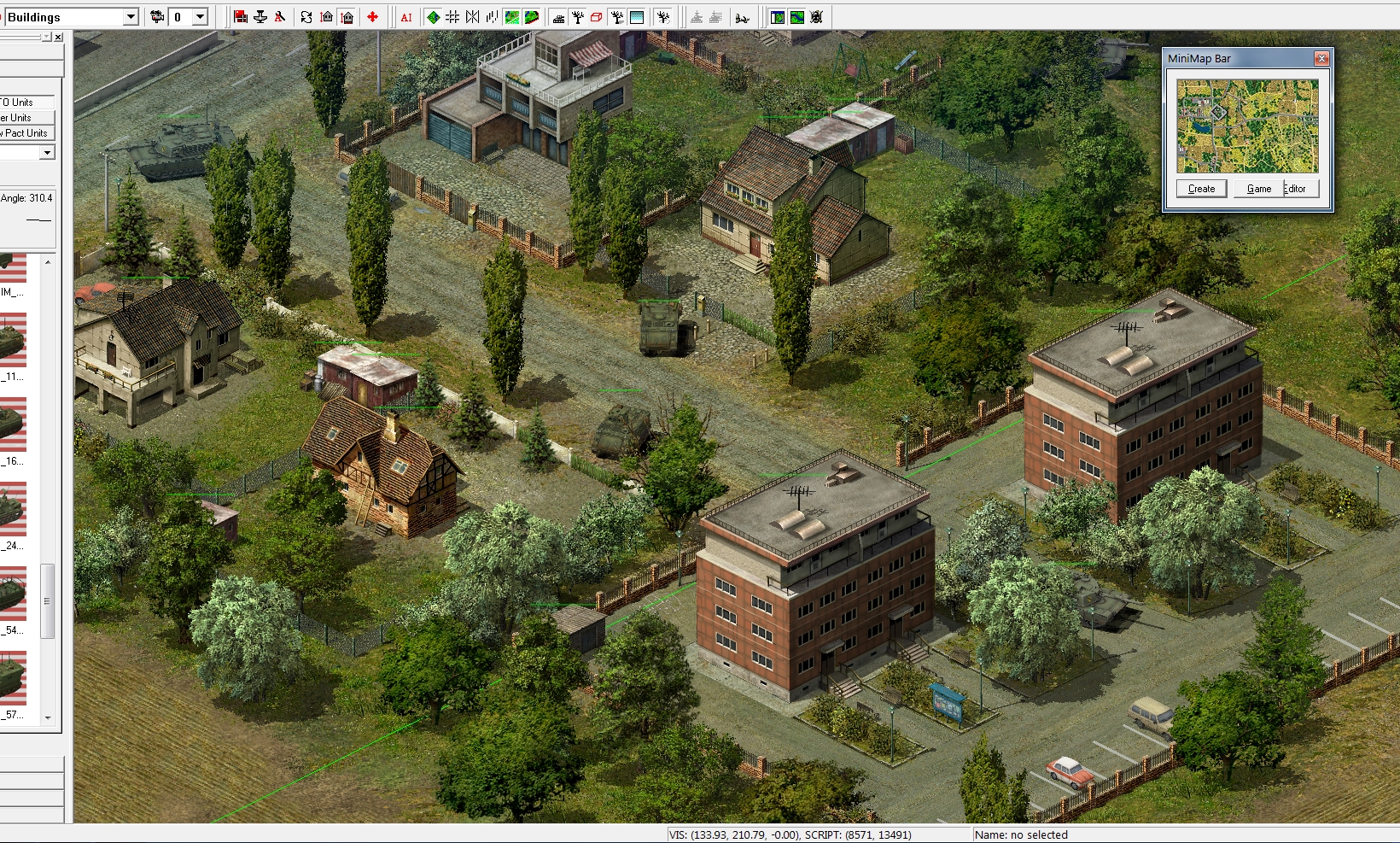
Task: Select the Editor button in MiniMap Bar
Action: [1295, 189]
